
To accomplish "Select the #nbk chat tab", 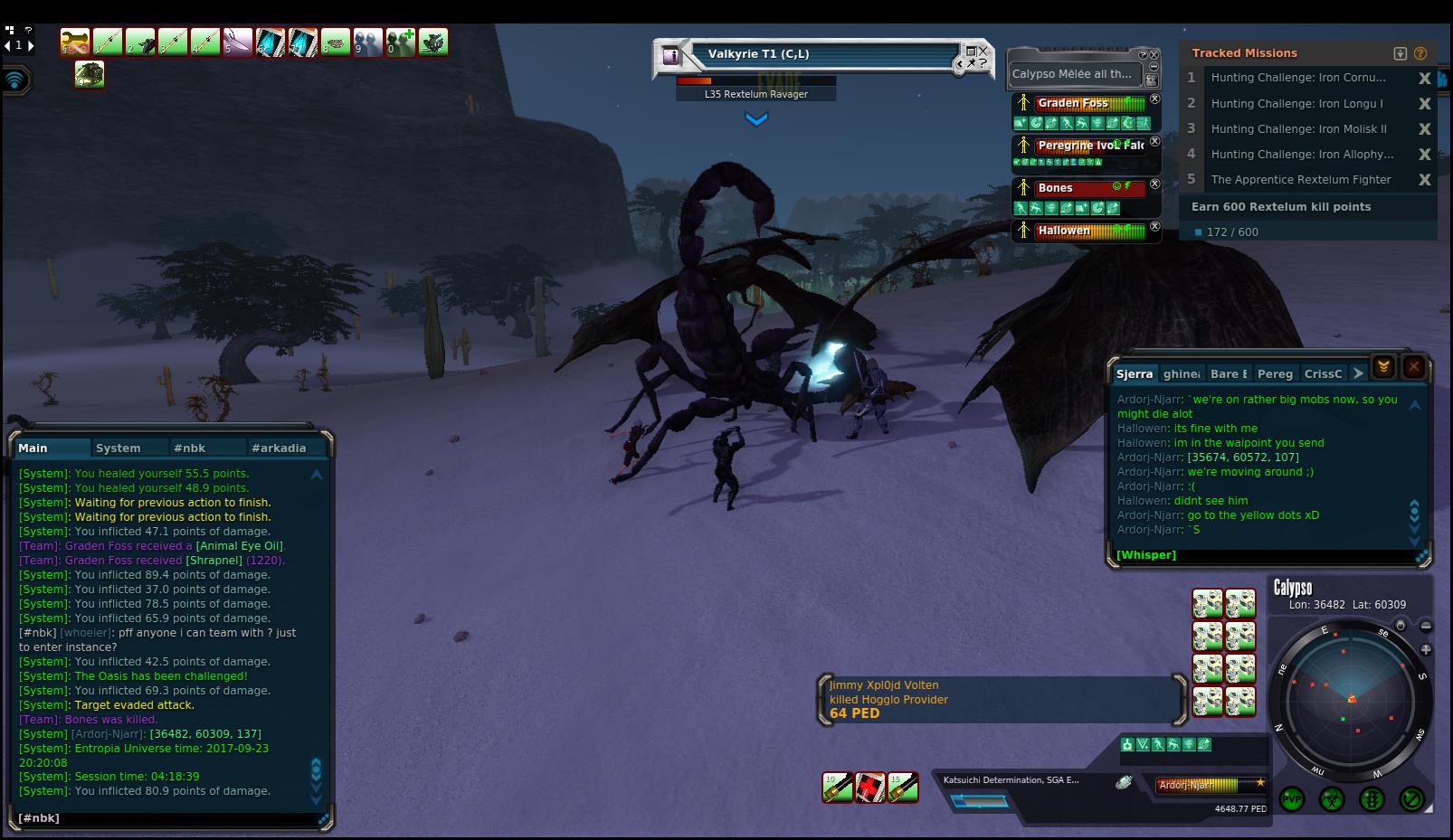I will click(190, 448).
